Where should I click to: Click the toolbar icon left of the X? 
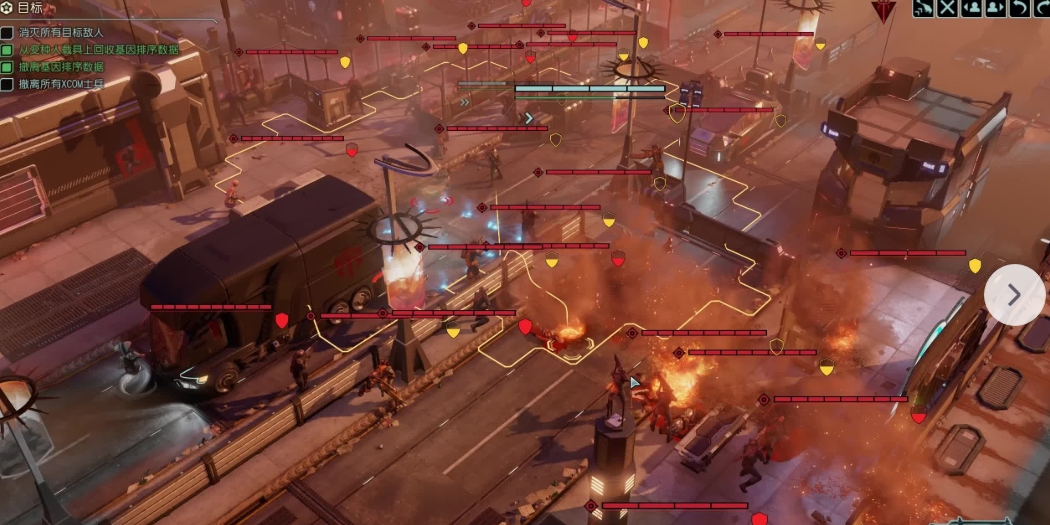coord(924,8)
